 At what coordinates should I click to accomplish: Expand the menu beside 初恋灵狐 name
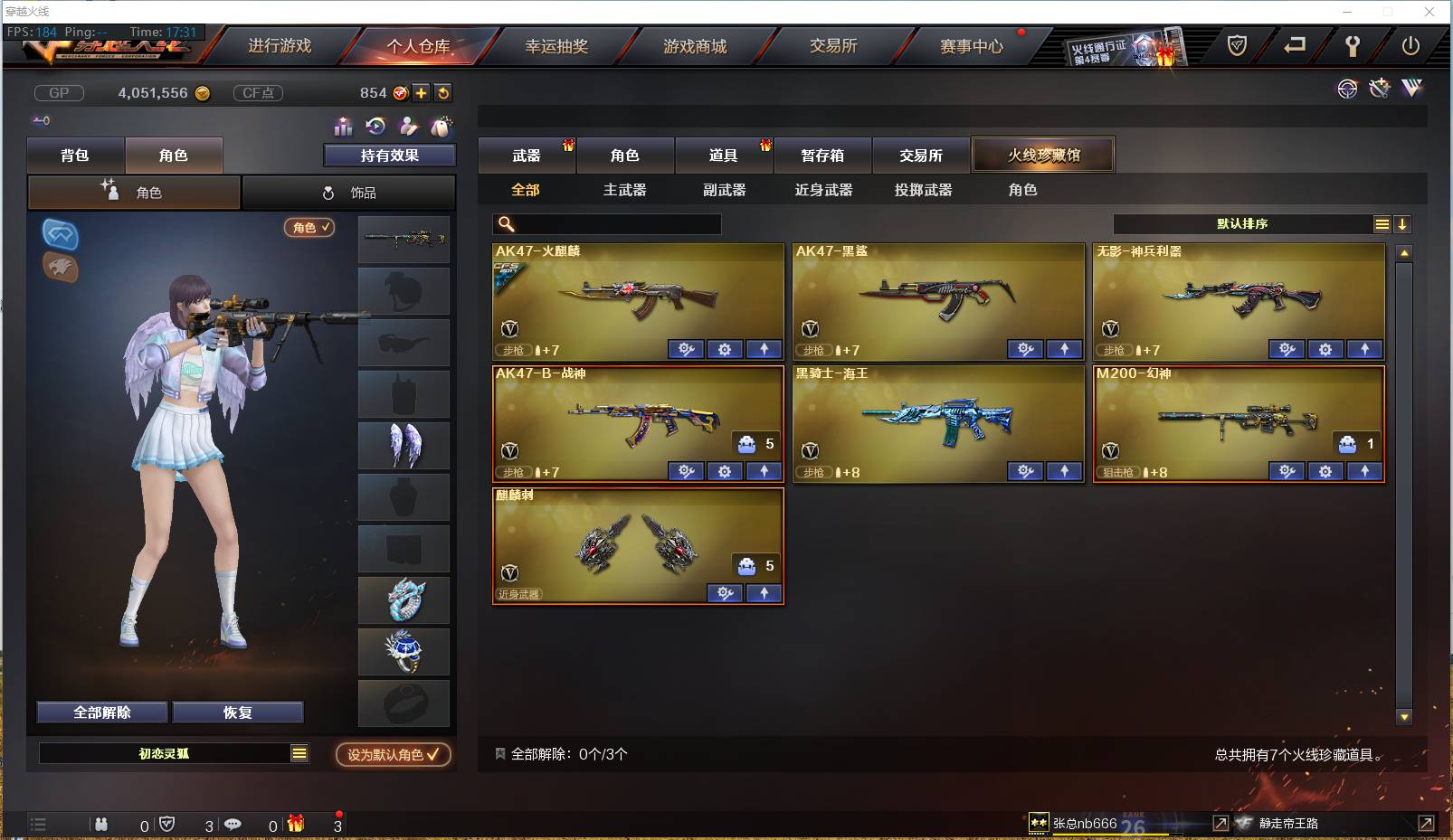(x=299, y=752)
